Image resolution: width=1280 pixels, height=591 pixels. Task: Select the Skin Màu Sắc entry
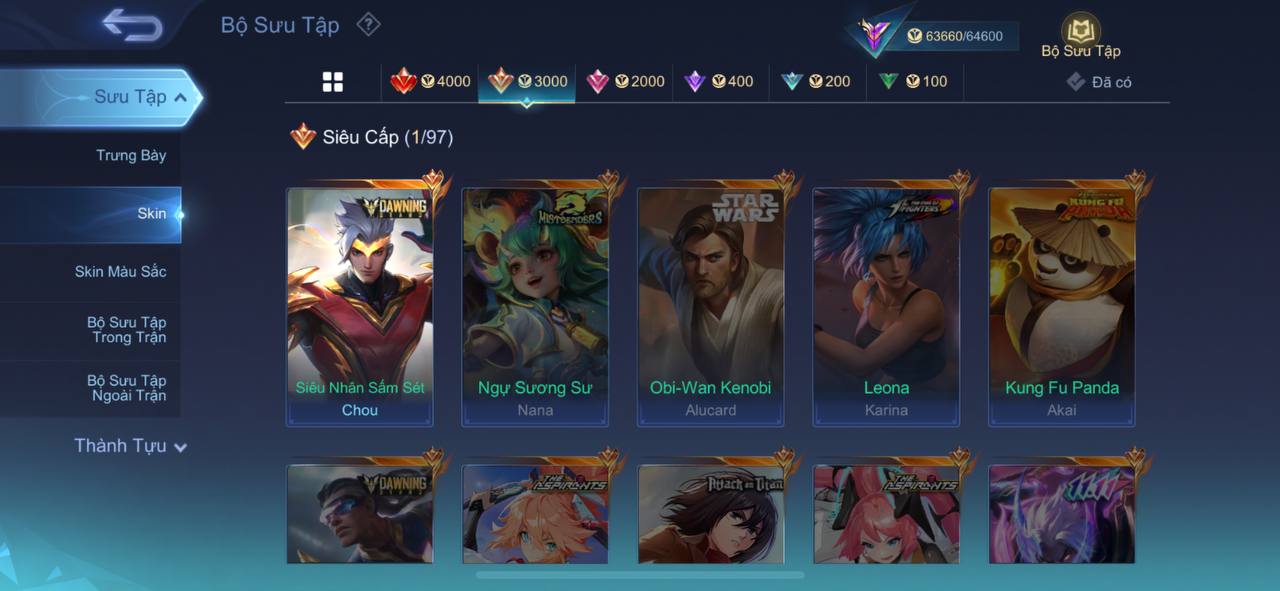[119, 271]
